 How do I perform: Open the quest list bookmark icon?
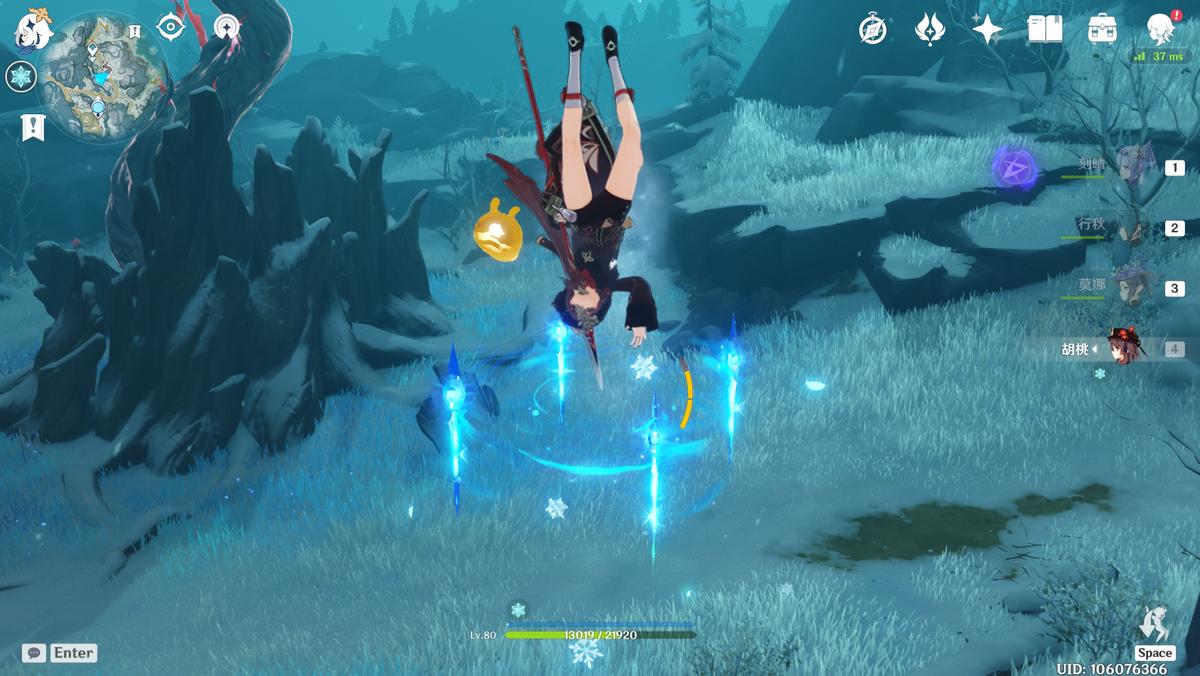pos(33,127)
